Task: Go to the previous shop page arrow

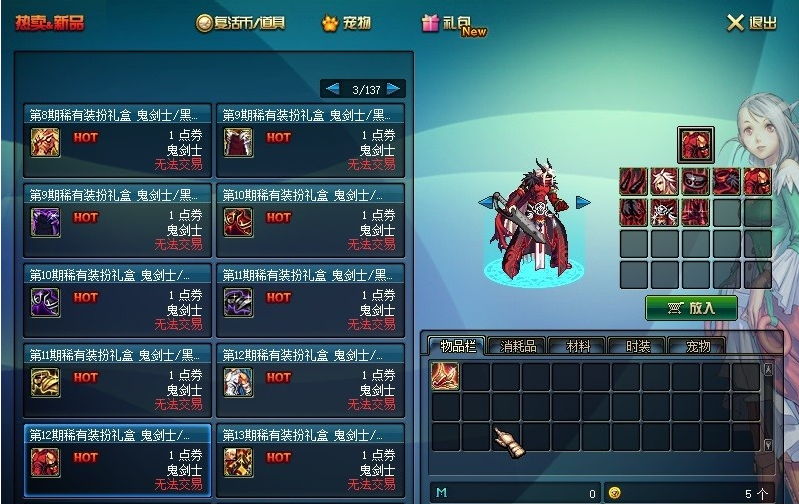Action: pyautogui.click(x=330, y=89)
